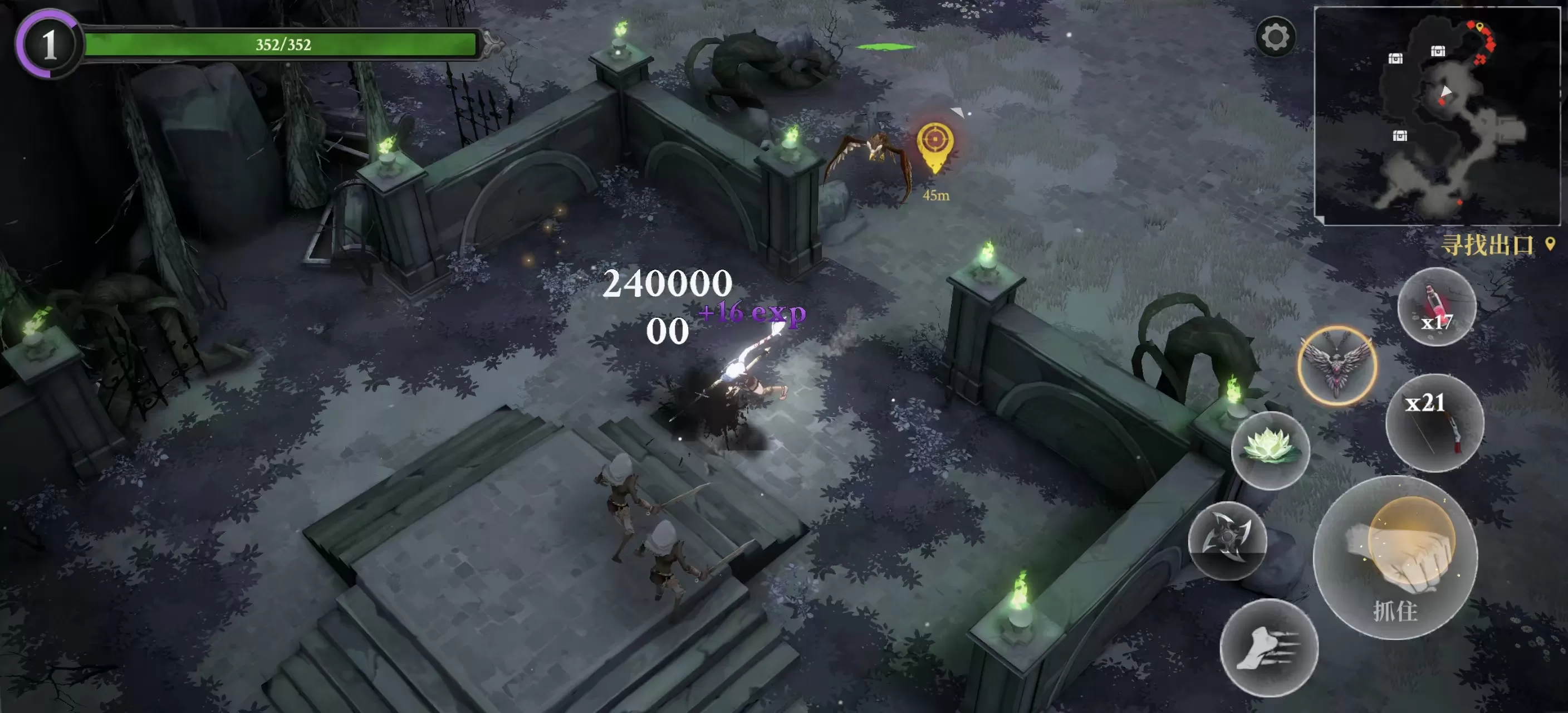
Task: Open the gear settings menu
Action: tap(1275, 38)
